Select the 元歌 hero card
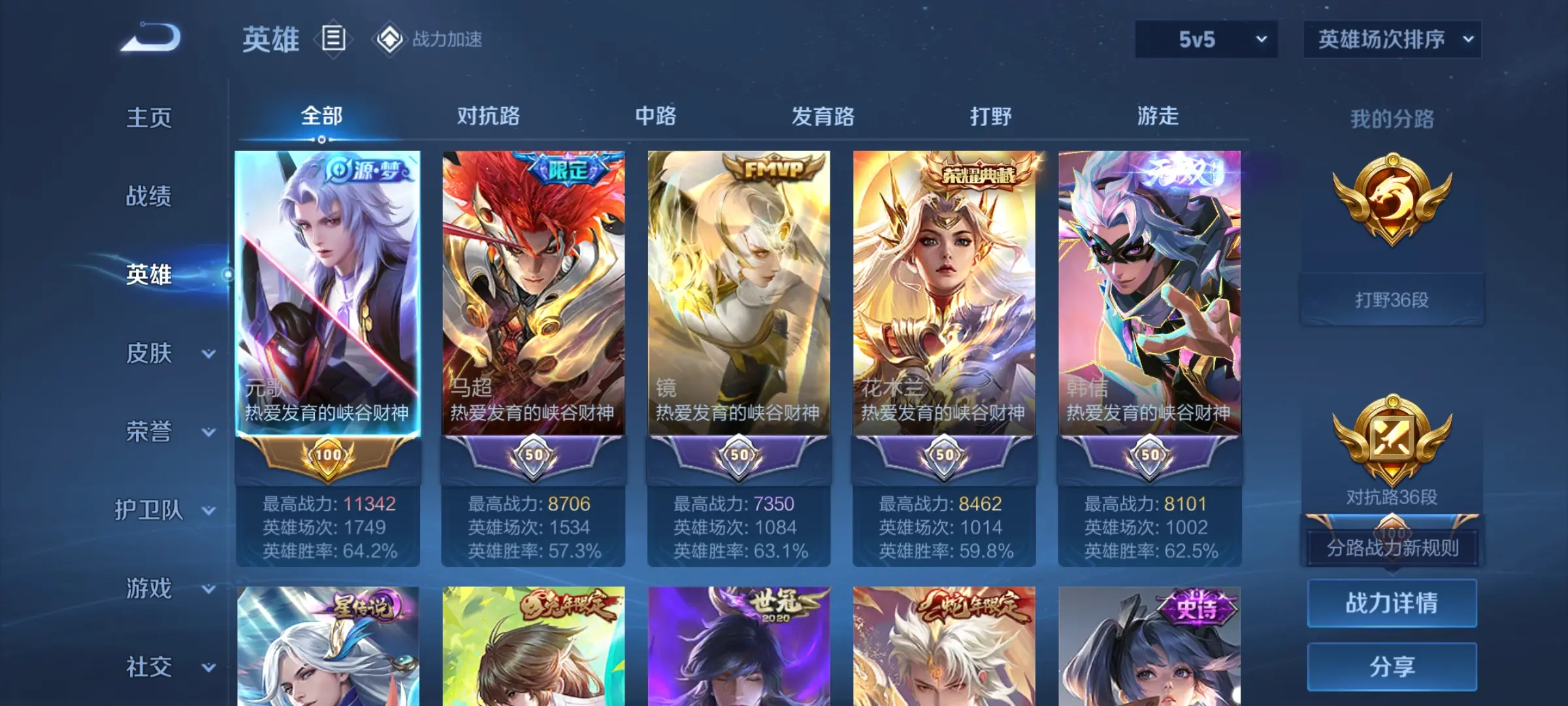Screen dimensions: 1568x706 pos(327,294)
